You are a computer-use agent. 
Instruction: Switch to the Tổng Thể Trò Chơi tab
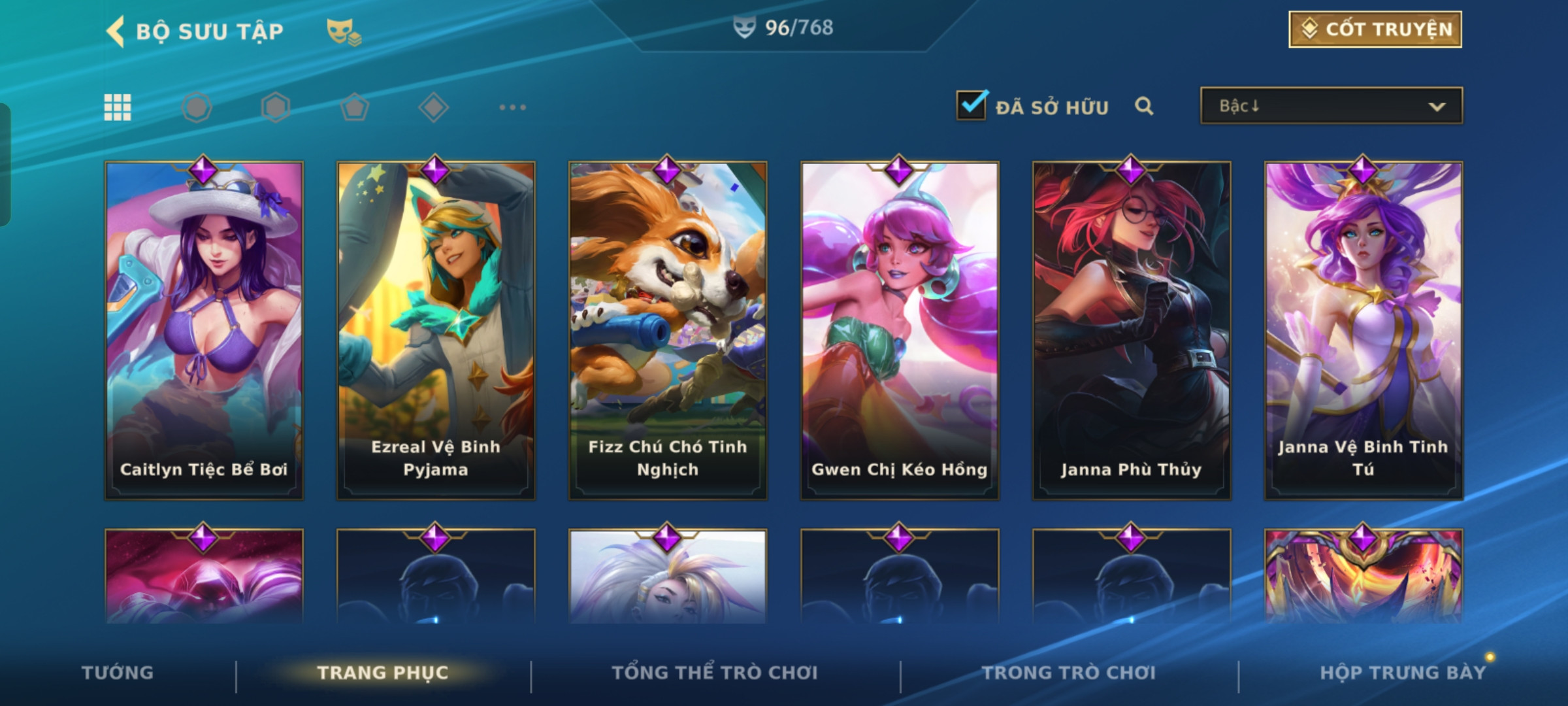coord(715,673)
